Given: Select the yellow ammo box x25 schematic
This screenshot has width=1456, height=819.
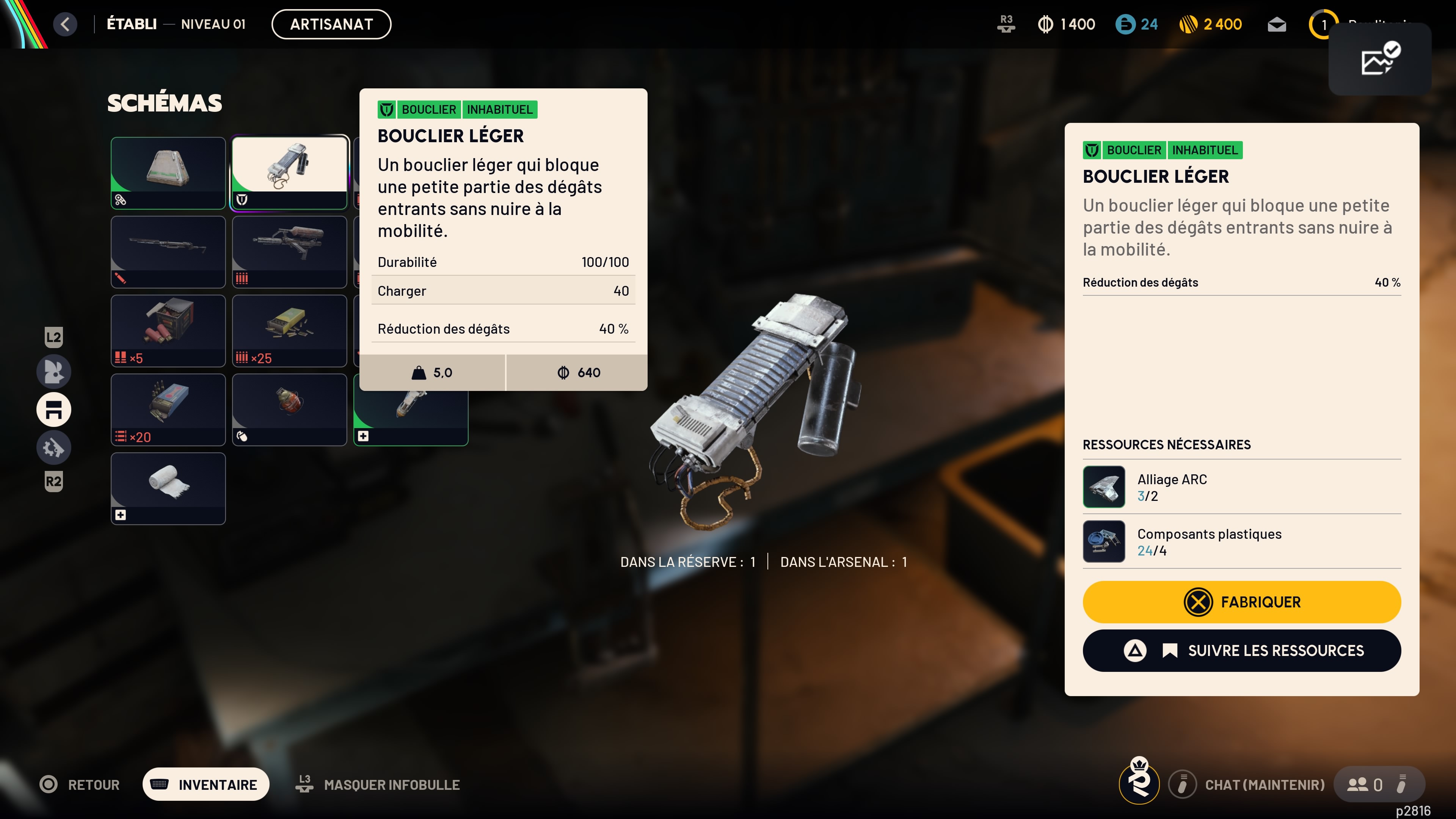Looking at the screenshot, I should pyautogui.click(x=289, y=330).
